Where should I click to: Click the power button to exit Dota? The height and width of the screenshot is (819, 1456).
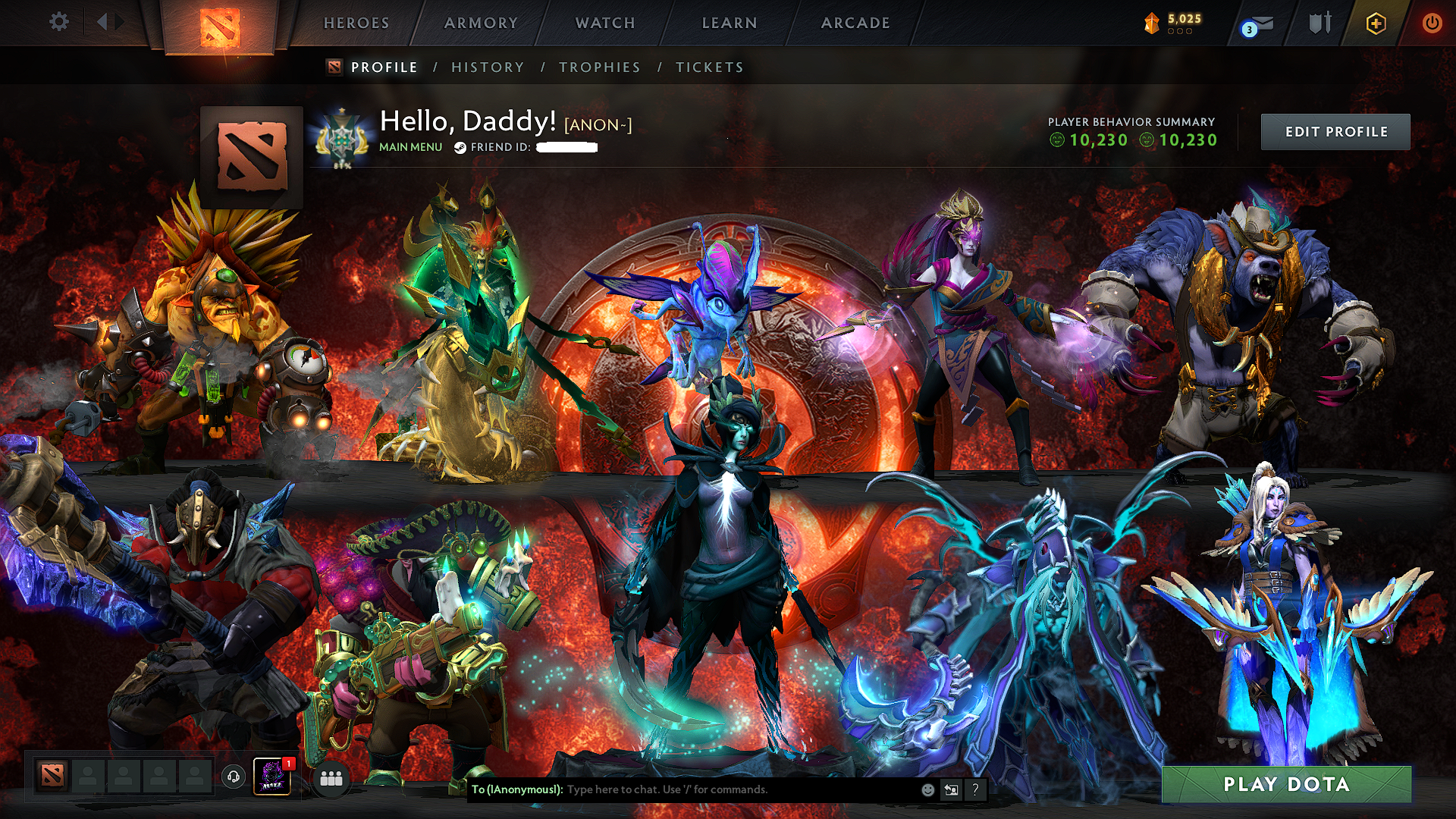pos(1433,23)
